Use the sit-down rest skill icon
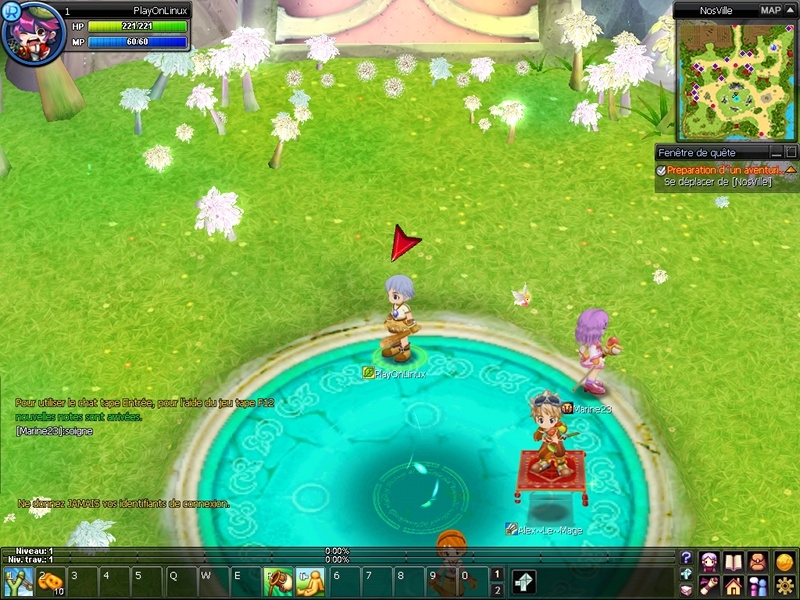800x600 pixels. pos(309,581)
